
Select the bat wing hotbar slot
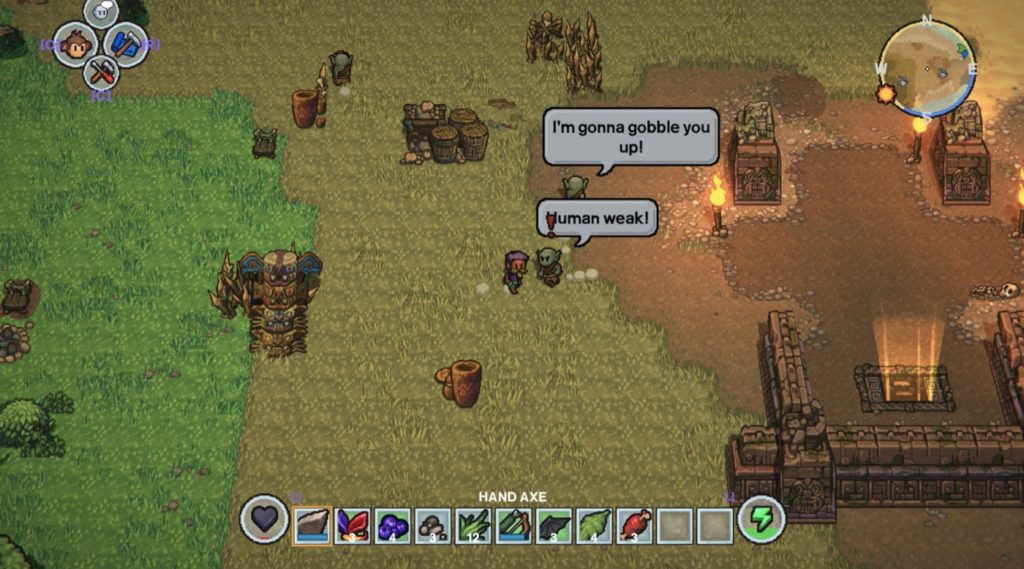tap(554, 524)
